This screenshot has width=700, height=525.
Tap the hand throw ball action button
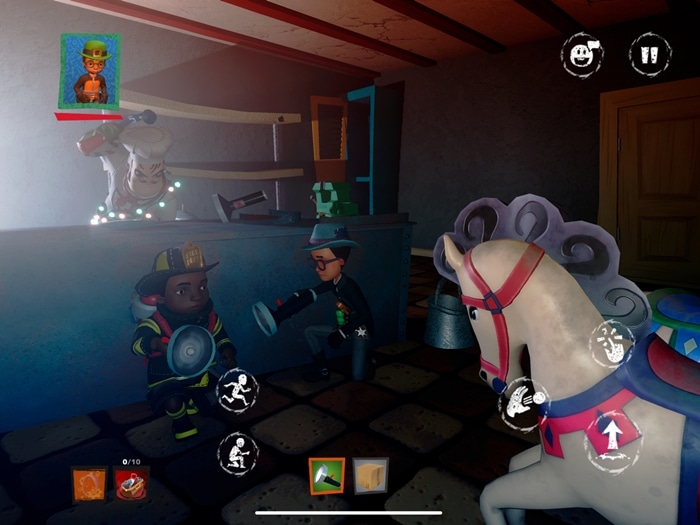tap(524, 404)
